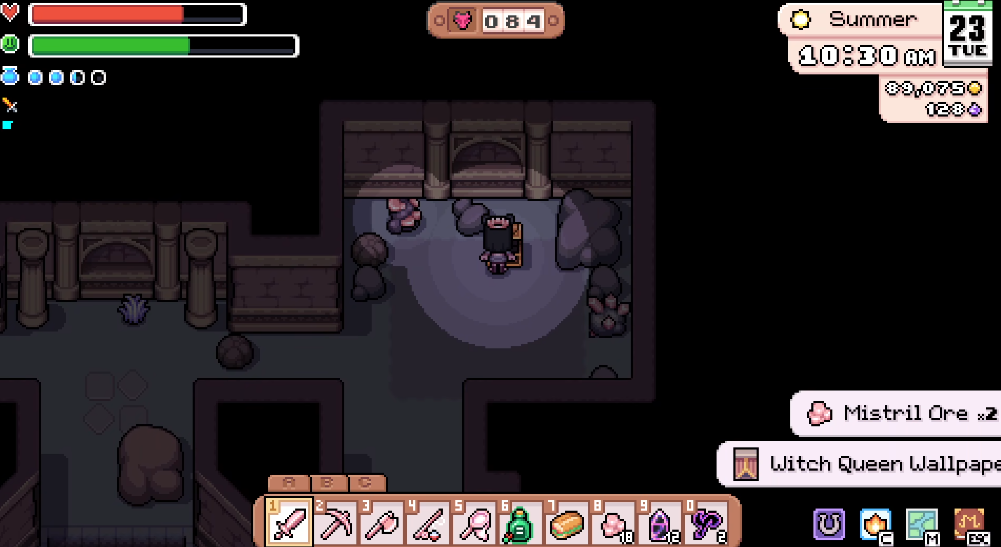Switch to hotbar tab A
This screenshot has height=547, width=1001.
pos(289,483)
